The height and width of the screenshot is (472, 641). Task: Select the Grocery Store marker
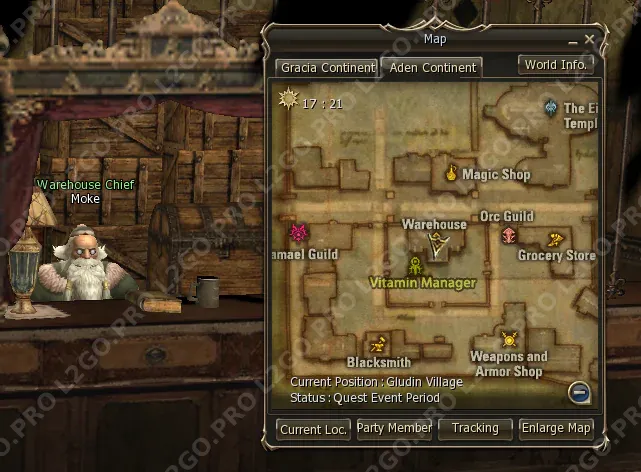pyautogui.click(x=556, y=238)
